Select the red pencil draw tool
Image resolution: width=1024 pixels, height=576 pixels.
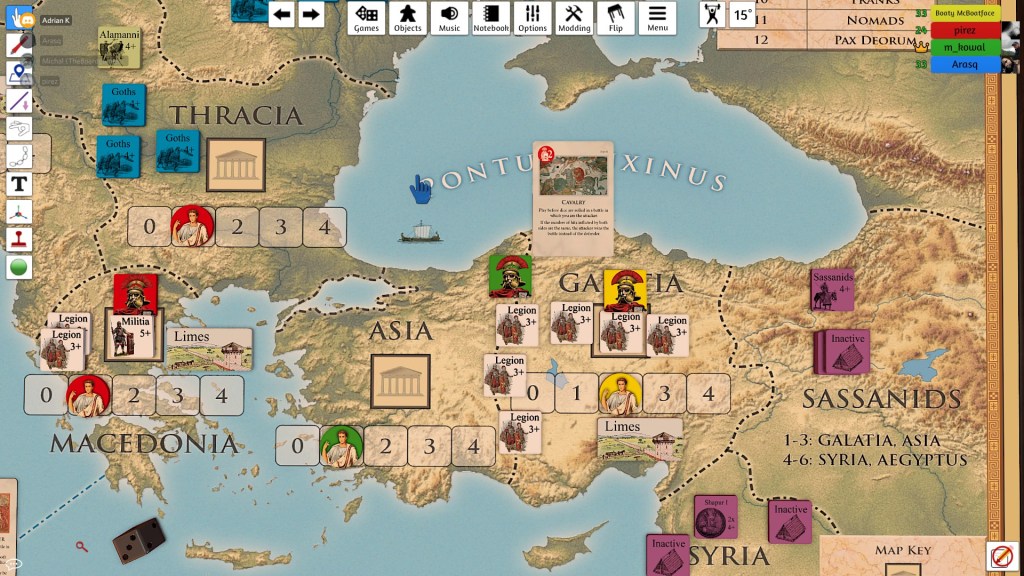pyautogui.click(x=19, y=46)
